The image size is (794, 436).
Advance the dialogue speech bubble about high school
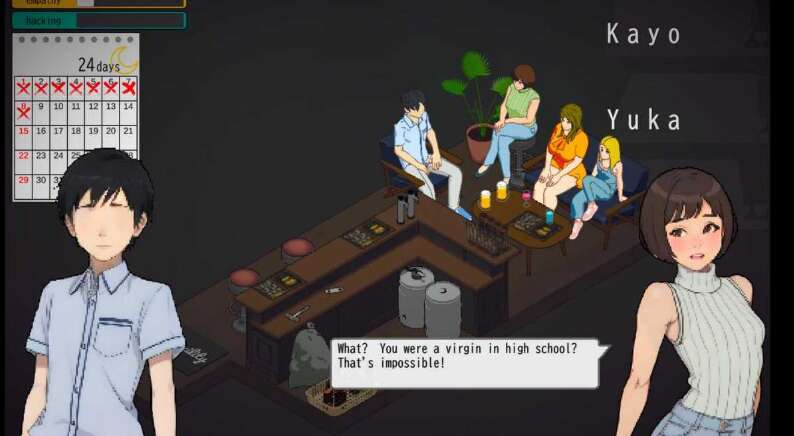[467, 363]
